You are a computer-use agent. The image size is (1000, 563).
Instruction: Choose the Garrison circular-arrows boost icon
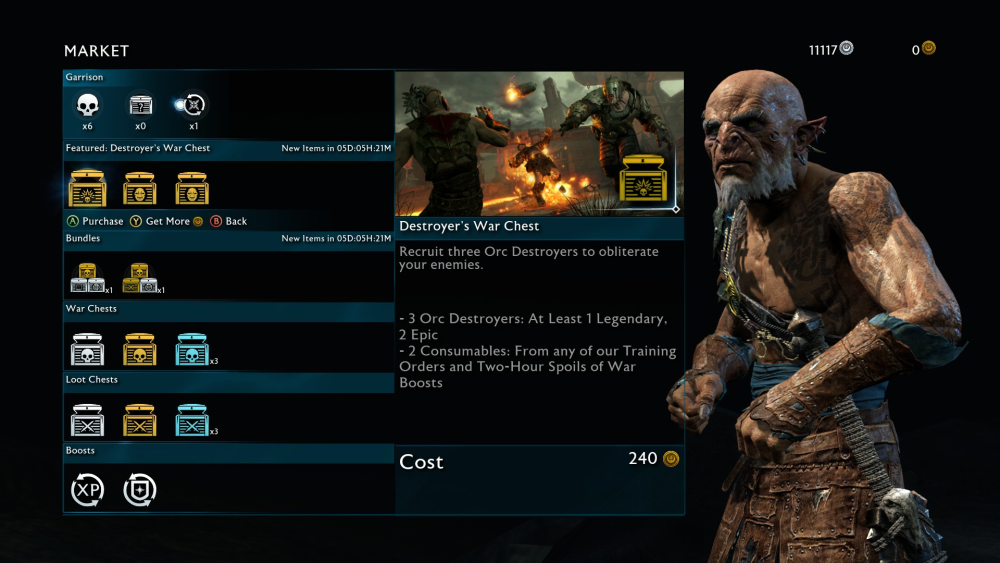[192, 105]
